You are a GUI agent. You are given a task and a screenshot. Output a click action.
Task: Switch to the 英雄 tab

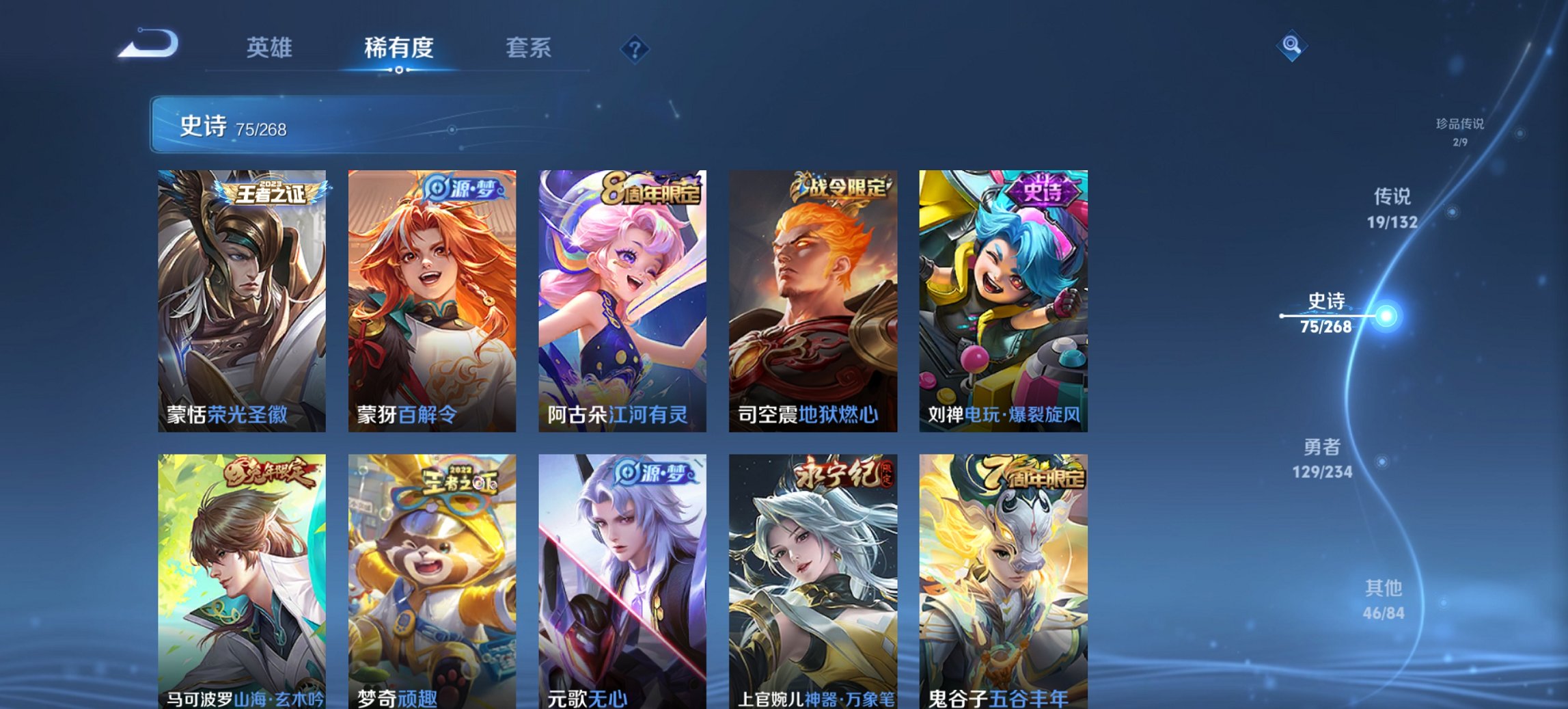pos(271,49)
